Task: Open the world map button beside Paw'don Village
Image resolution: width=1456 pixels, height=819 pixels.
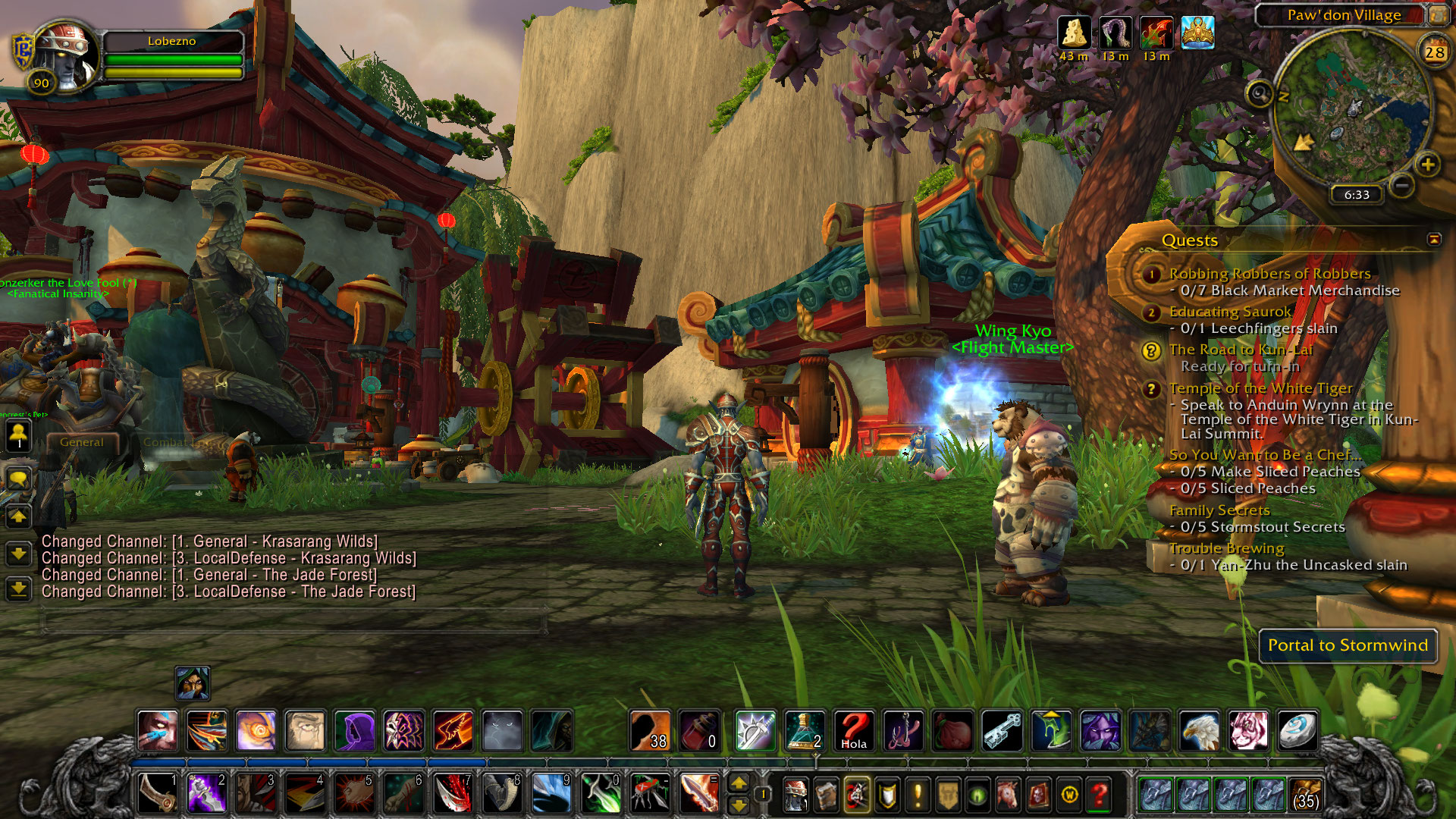Action: tap(1439, 14)
